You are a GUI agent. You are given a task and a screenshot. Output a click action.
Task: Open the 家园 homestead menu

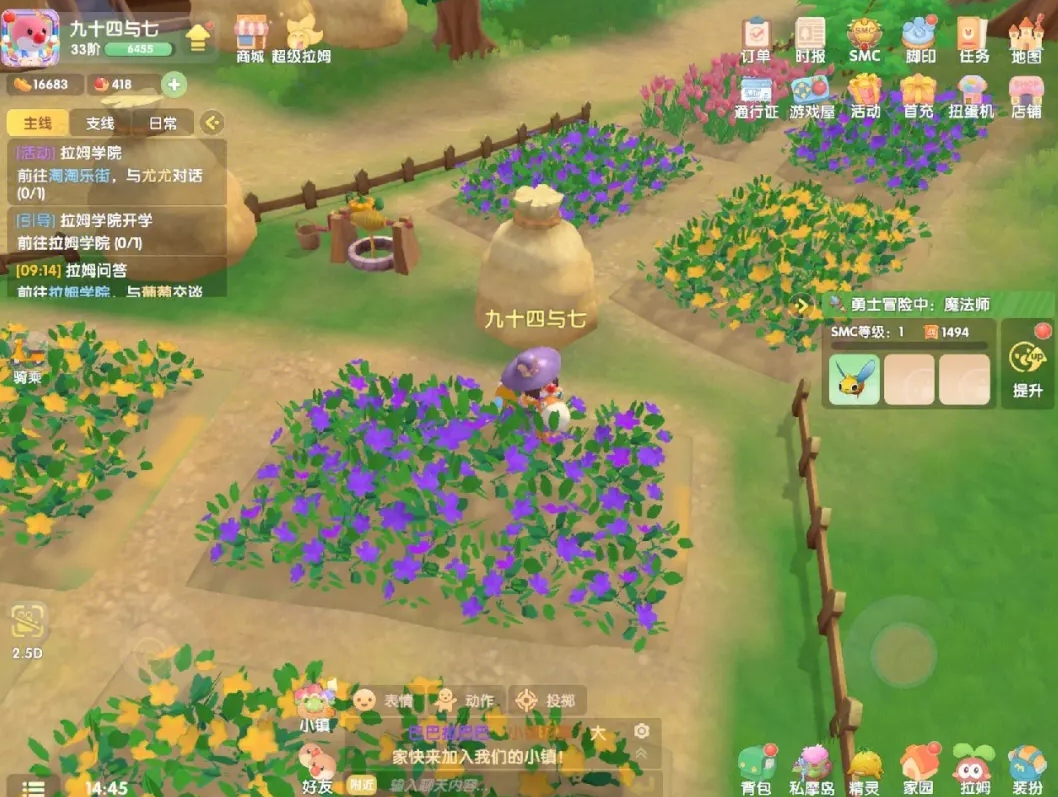pyautogui.click(x=918, y=770)
